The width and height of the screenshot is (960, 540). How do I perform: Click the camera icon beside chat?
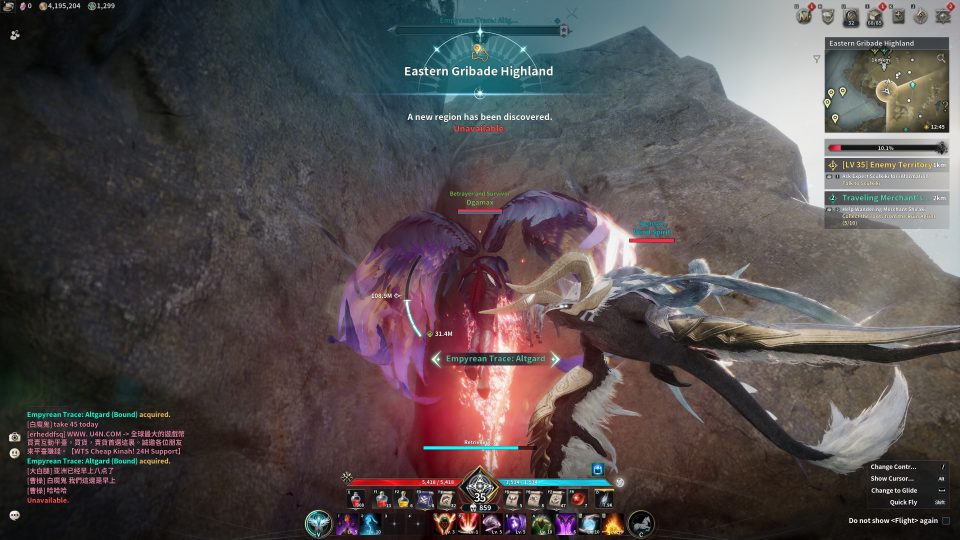coord(14,437)
